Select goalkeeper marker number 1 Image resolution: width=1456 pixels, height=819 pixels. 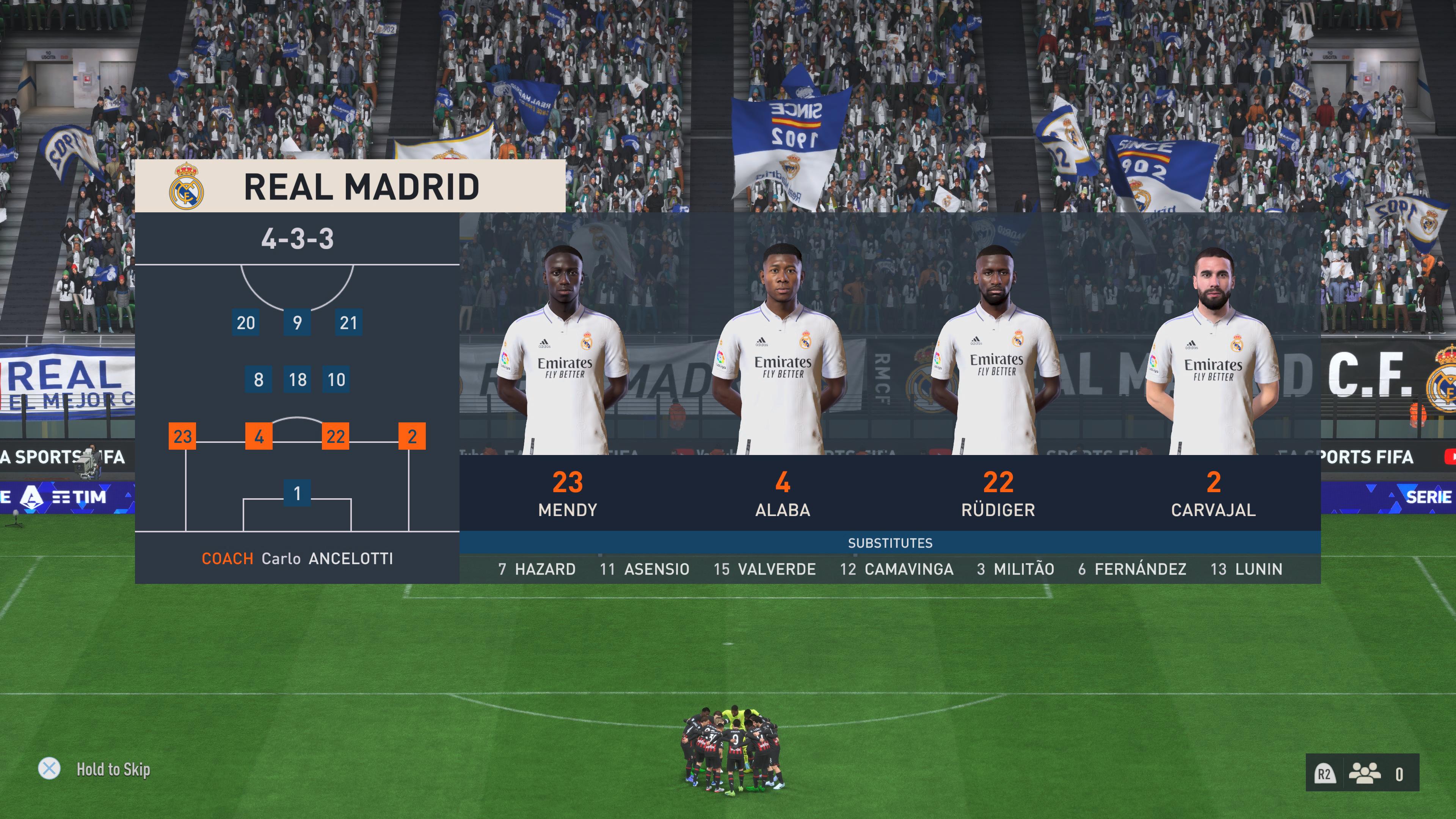(x=297, y=493)
